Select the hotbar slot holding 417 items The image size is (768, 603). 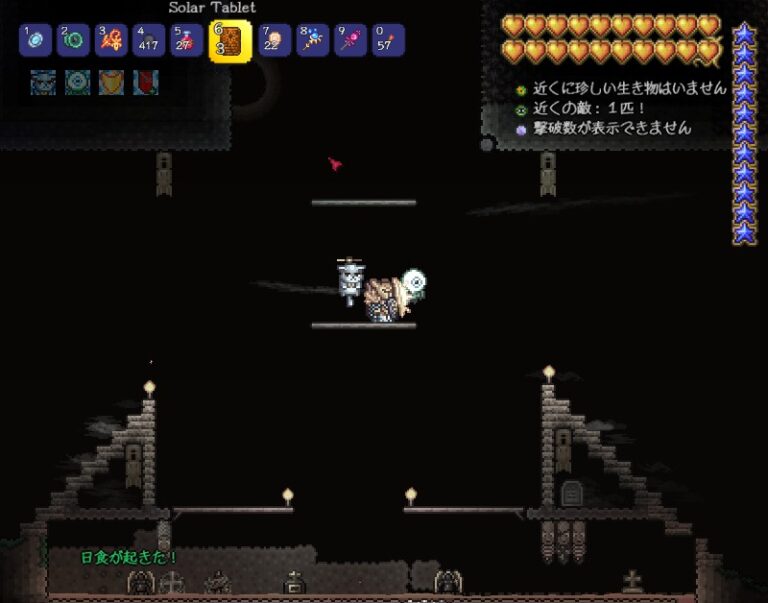click(149, 41)
